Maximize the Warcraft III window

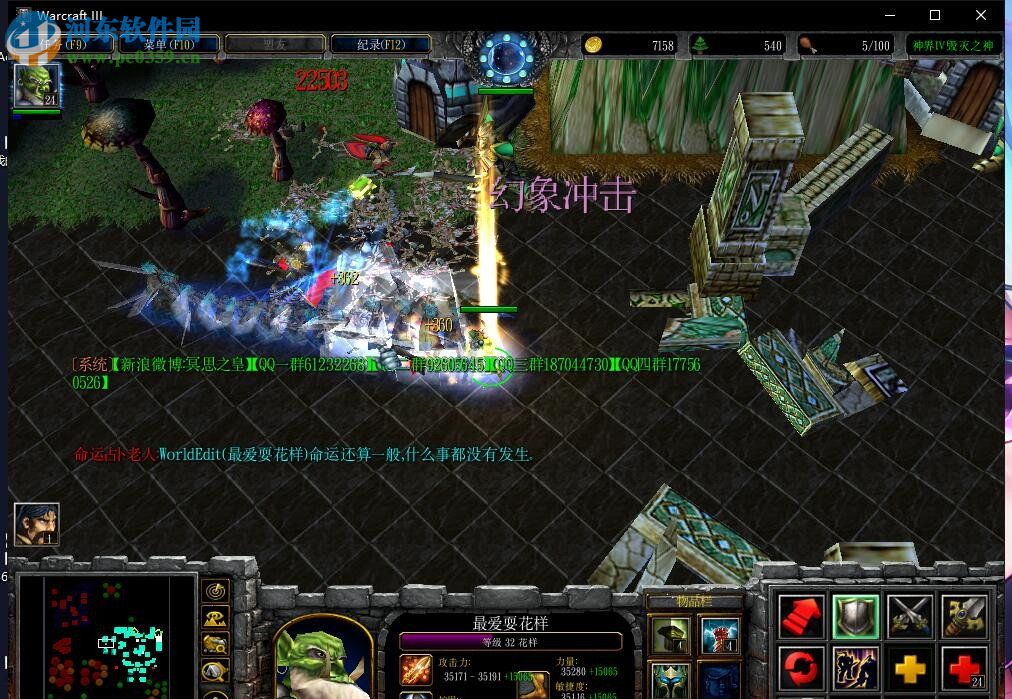(935, 15)
